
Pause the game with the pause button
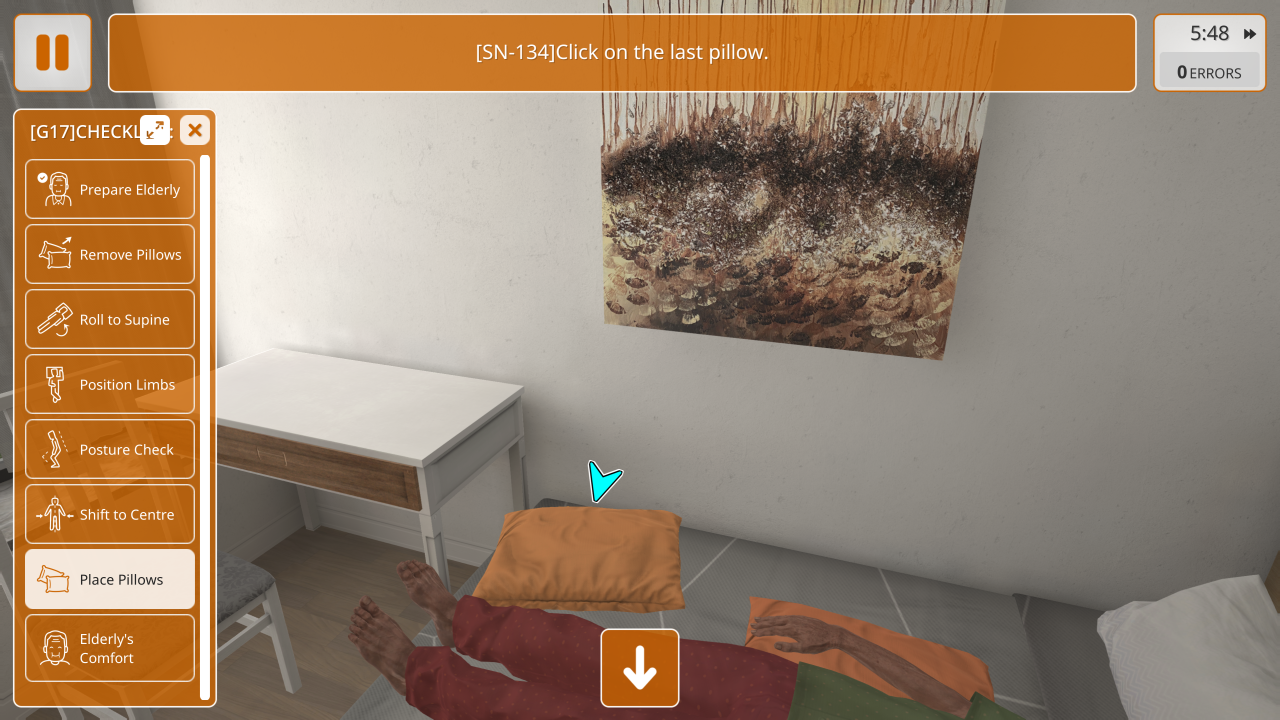(x=53, y=53)
